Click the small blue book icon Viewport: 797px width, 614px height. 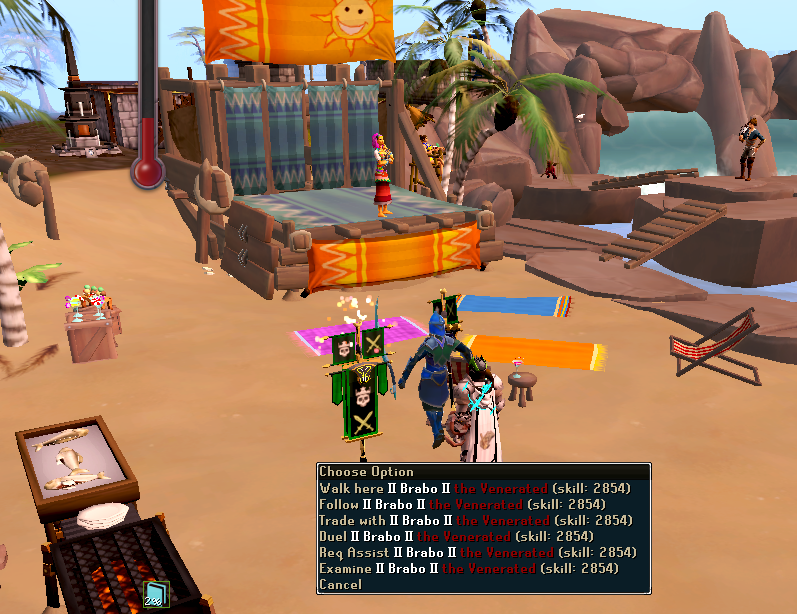pos(153,596)
